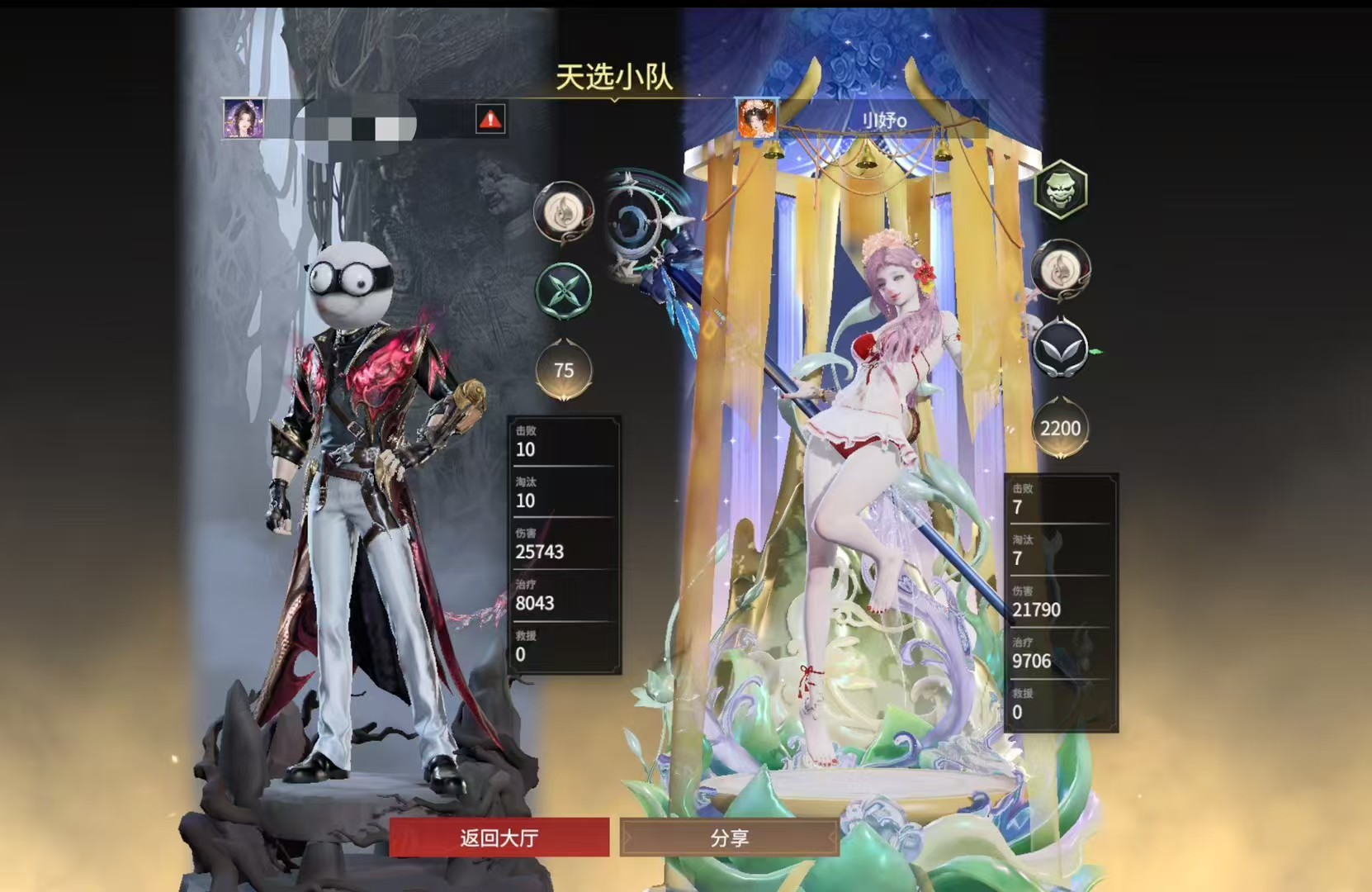
Task: Click the gold 2200 rating medal
Action: point(1062,428)
